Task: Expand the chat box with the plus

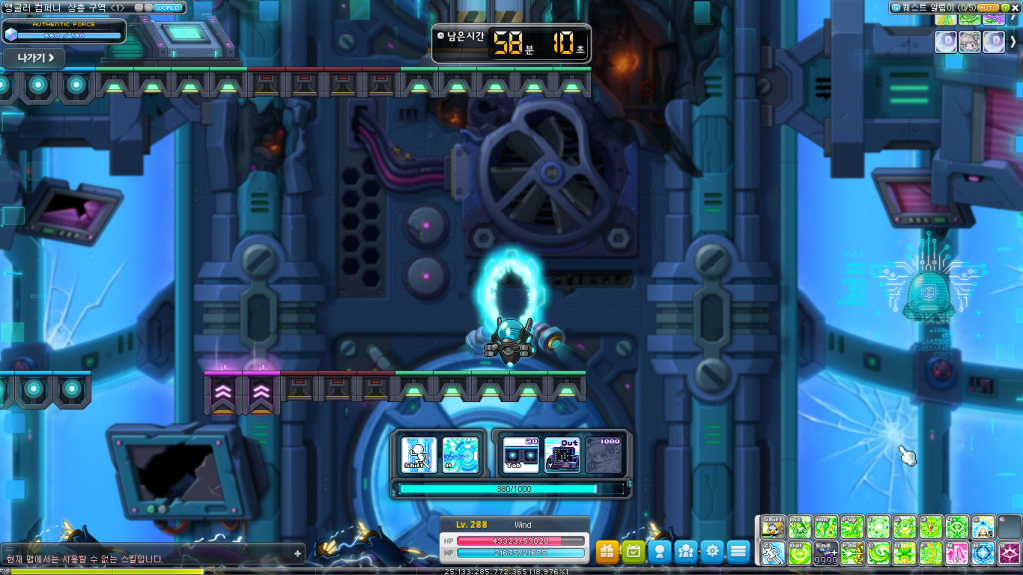Action: tap(297, 553)
